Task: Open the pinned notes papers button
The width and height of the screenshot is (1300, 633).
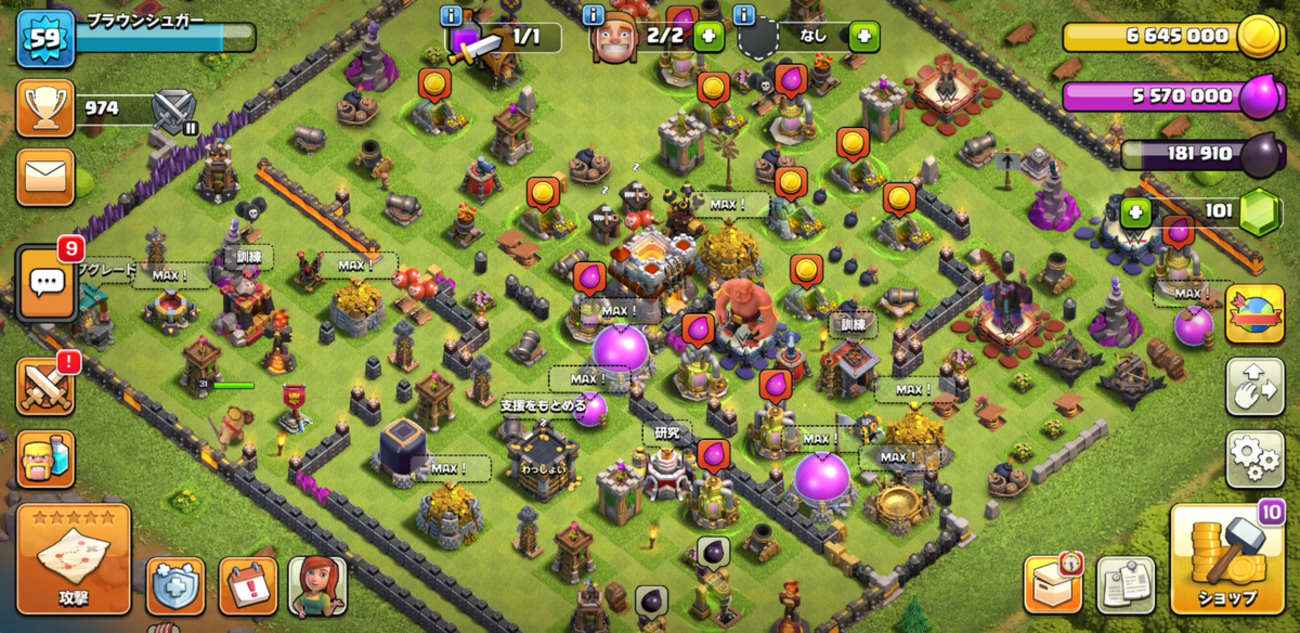Action: point(1126,584)
